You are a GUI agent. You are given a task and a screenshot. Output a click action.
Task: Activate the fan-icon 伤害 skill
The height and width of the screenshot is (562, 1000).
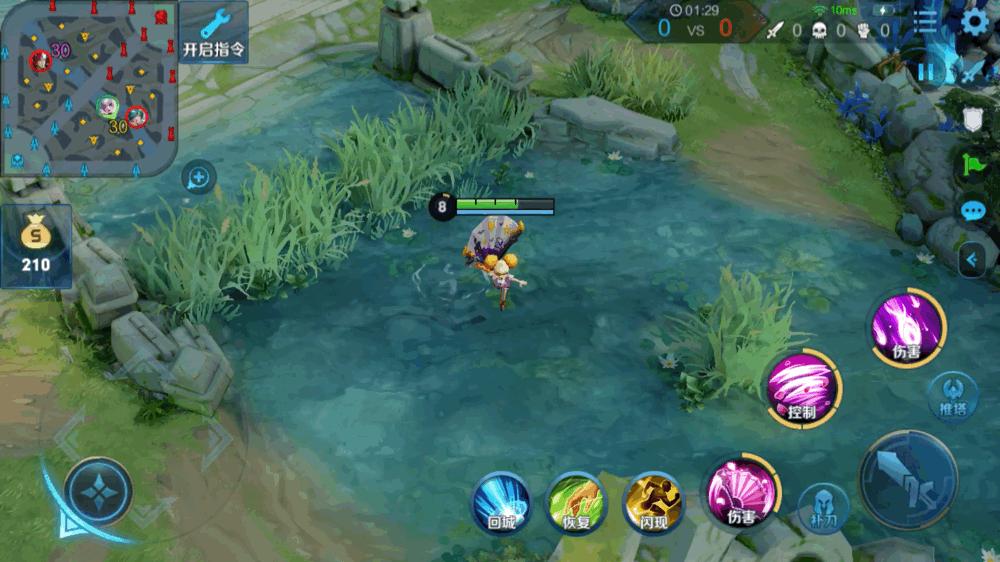(x=742, y=490)
